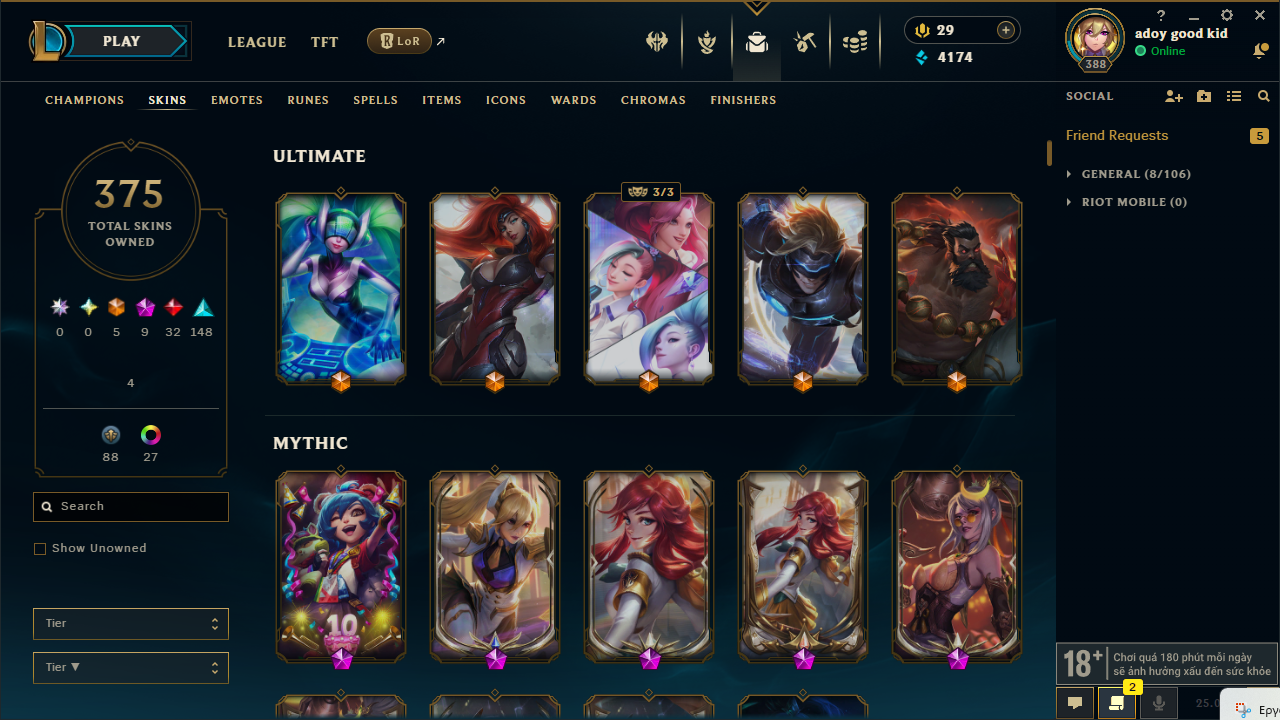Click the add friend icon
Image resolution: width=1280 pixels, height=720 pixels.
(1174, 96)
